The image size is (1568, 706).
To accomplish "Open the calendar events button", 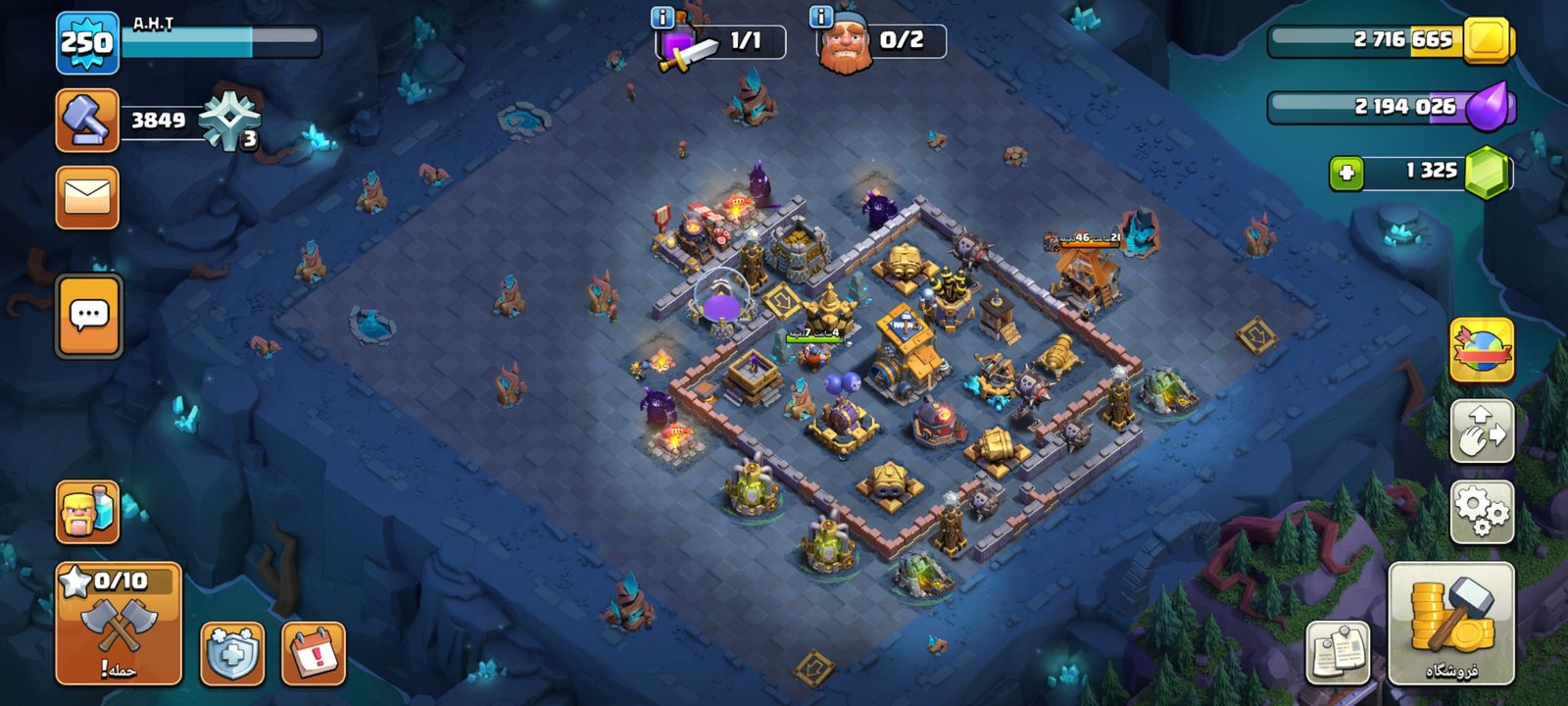I will tap(314, 652).
